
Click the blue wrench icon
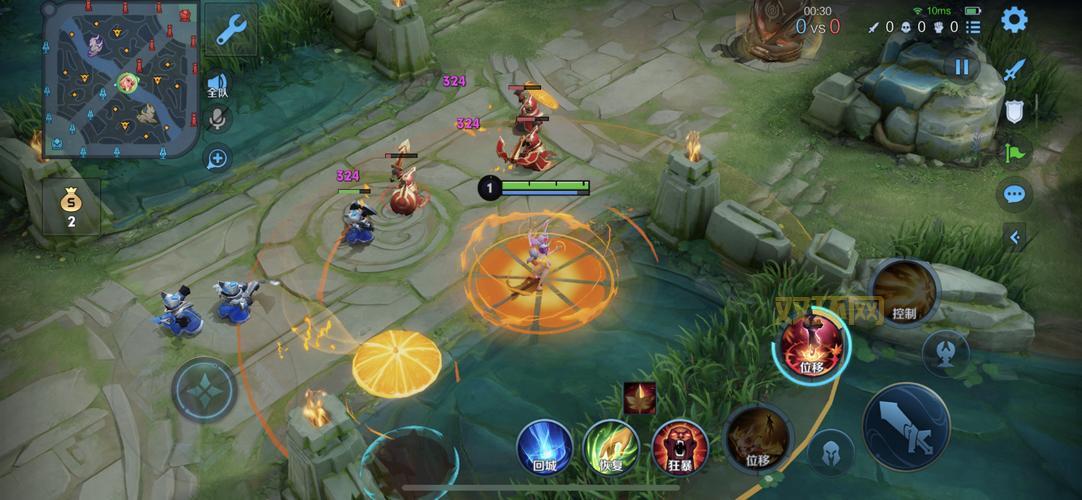click(x=229, y=32)
